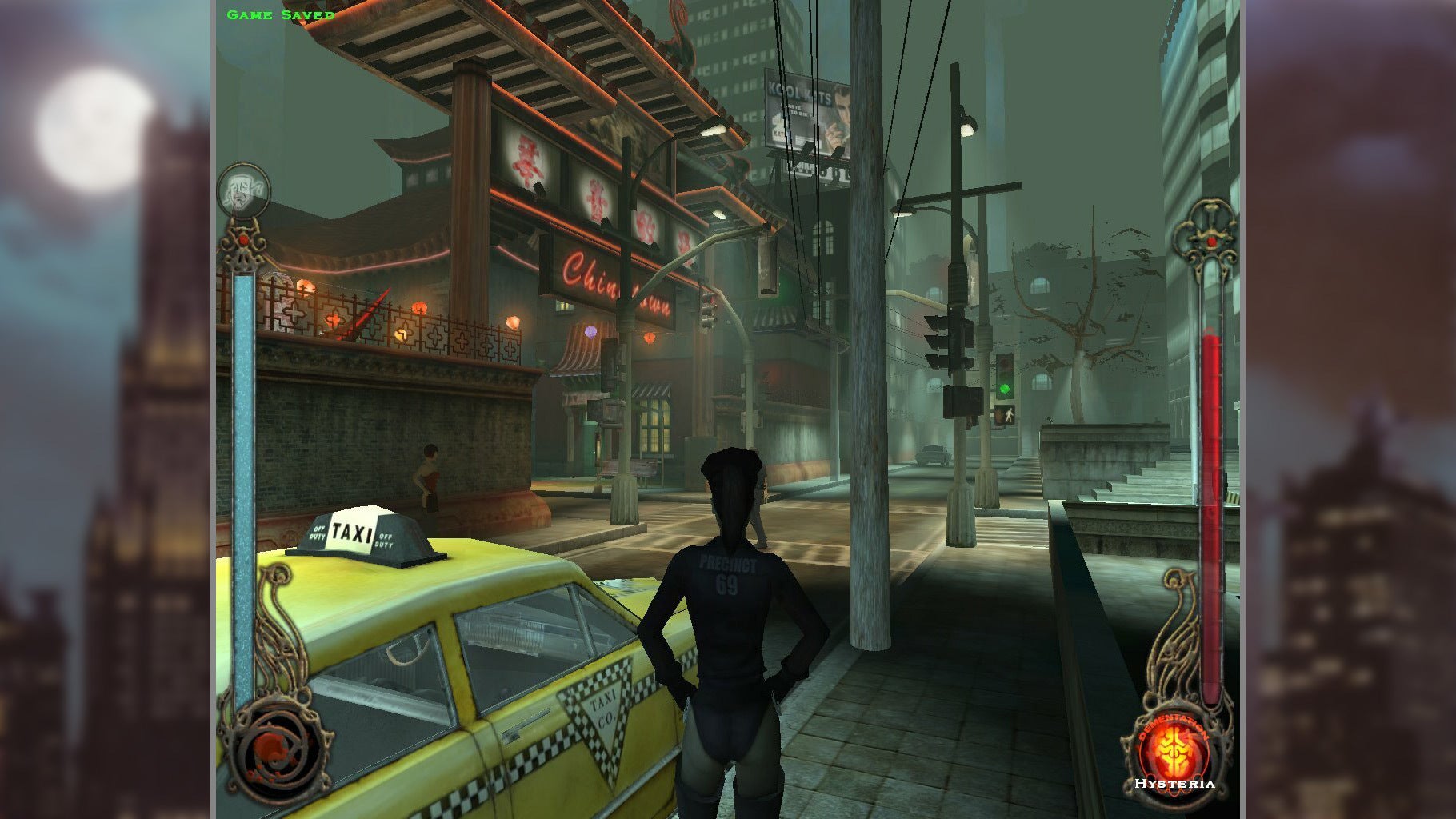Click the TAXI roof light on the cab
The height and width of the screenshot is (819, 1456).
click(362, 530)
